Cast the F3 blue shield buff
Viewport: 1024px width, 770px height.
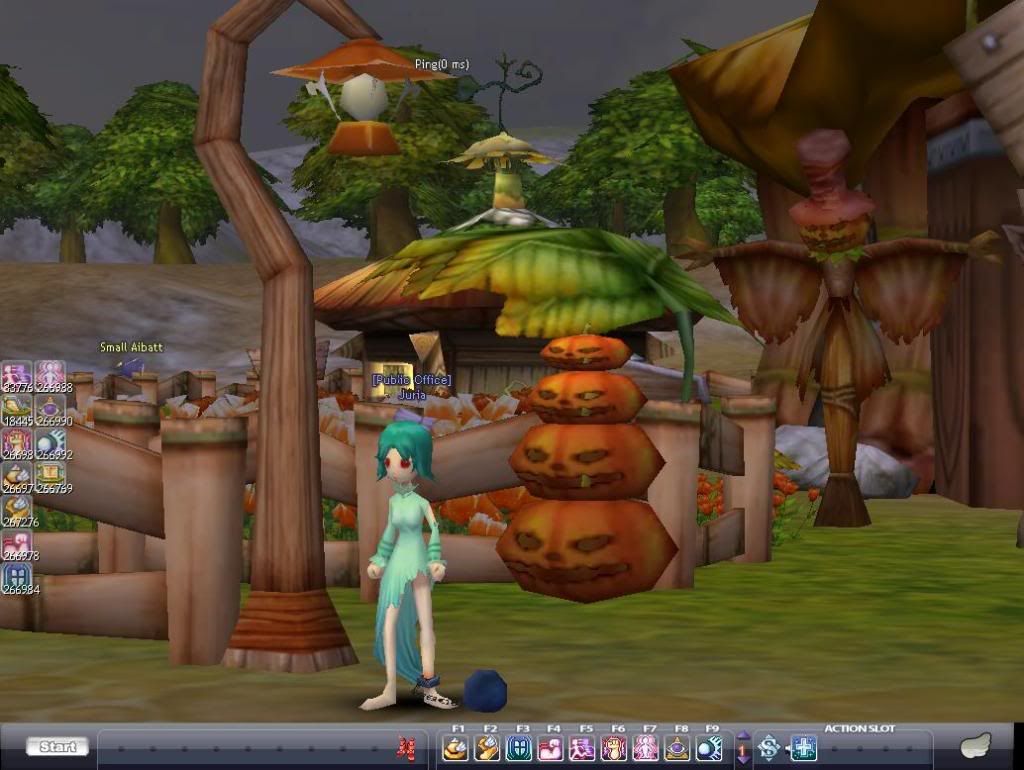tap(519, 748)
